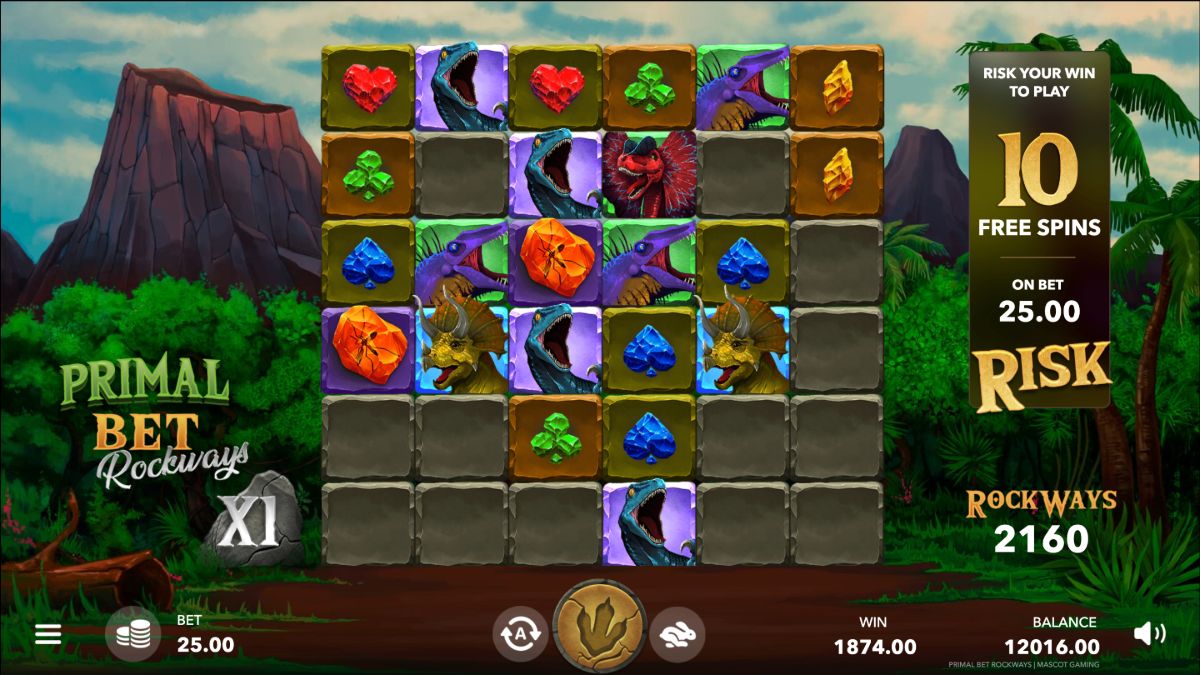
Task: Enable turbo mode with the rabbit button
Action: point(677,634)
